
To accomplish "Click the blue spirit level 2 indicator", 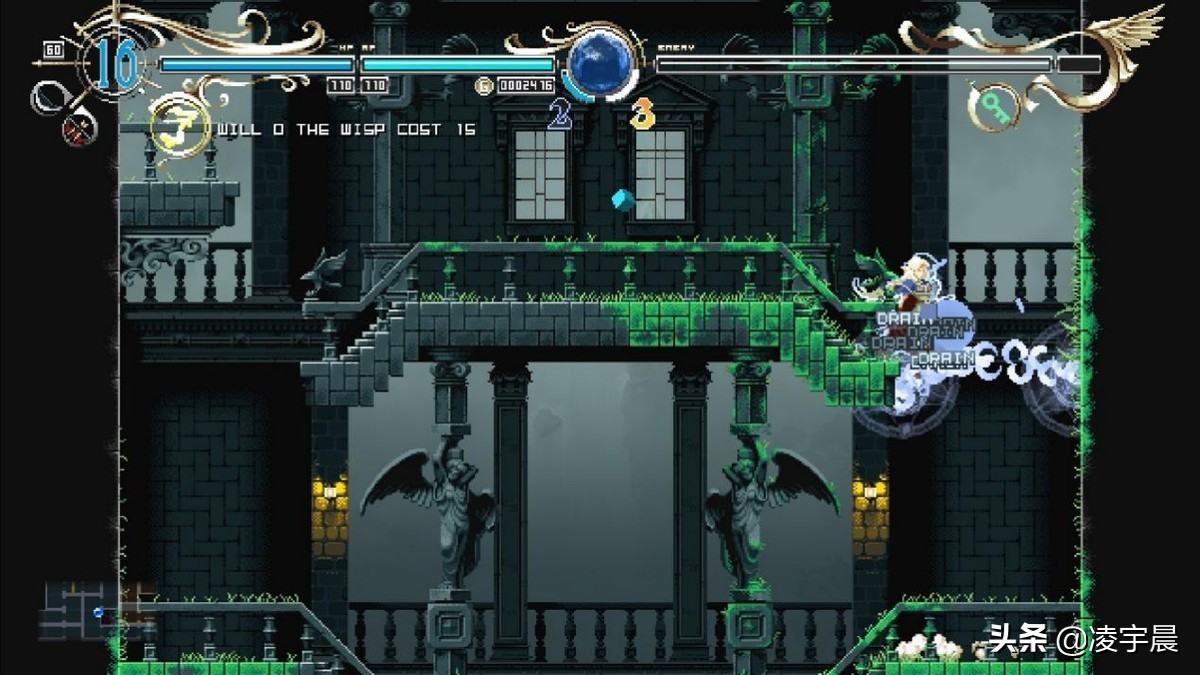I will 560,115.
